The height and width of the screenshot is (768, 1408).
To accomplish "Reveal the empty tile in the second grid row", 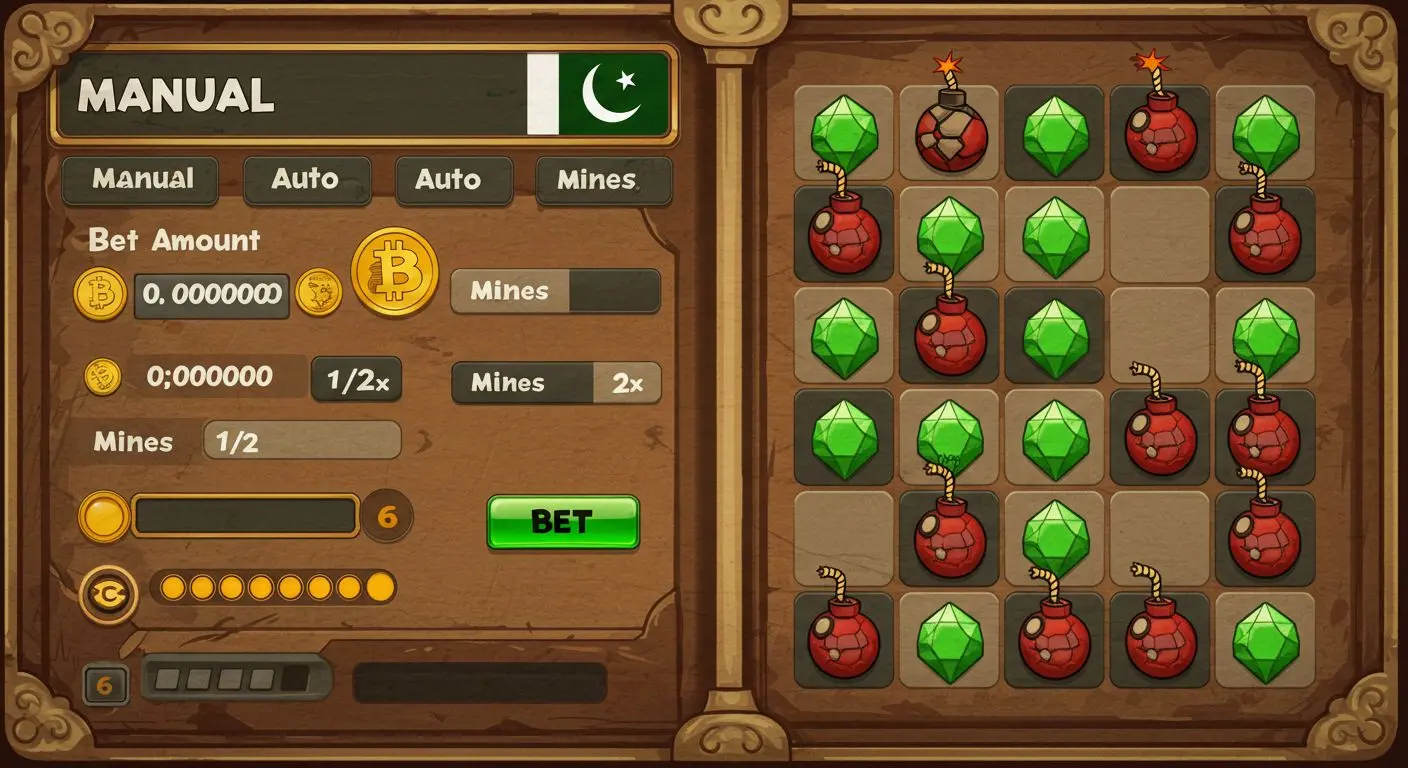I will (x=1160, y=232).
